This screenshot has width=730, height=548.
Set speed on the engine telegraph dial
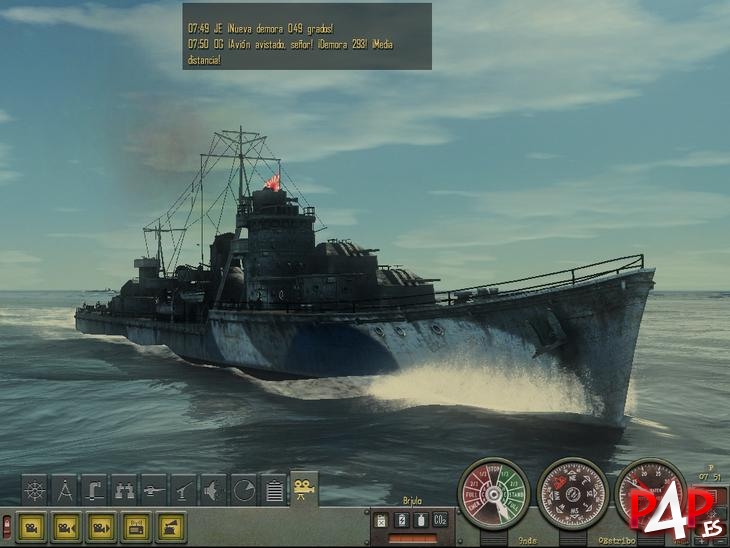click(x=493, y=494)
